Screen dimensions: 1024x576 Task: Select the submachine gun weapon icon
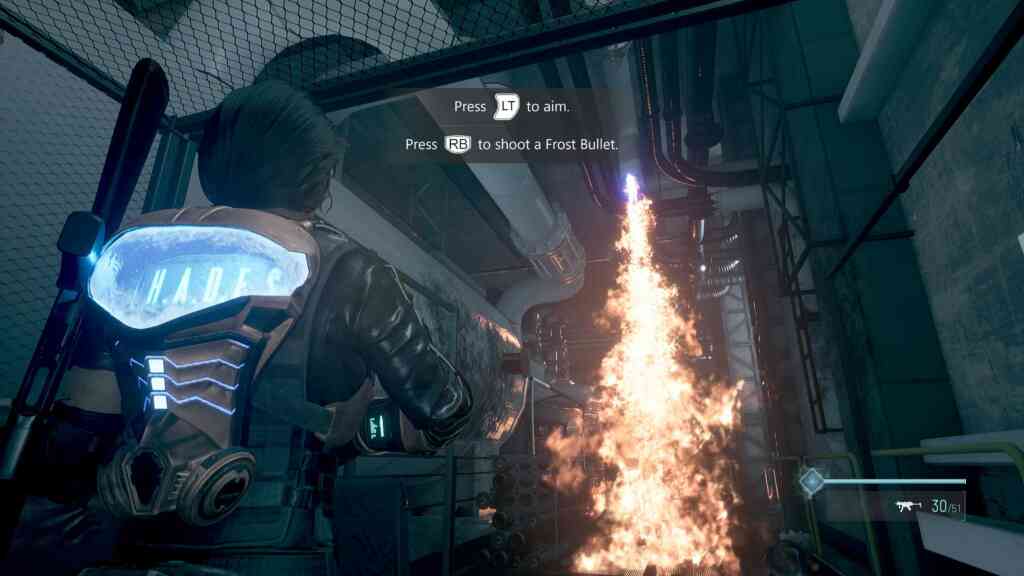tap(909, 507)
